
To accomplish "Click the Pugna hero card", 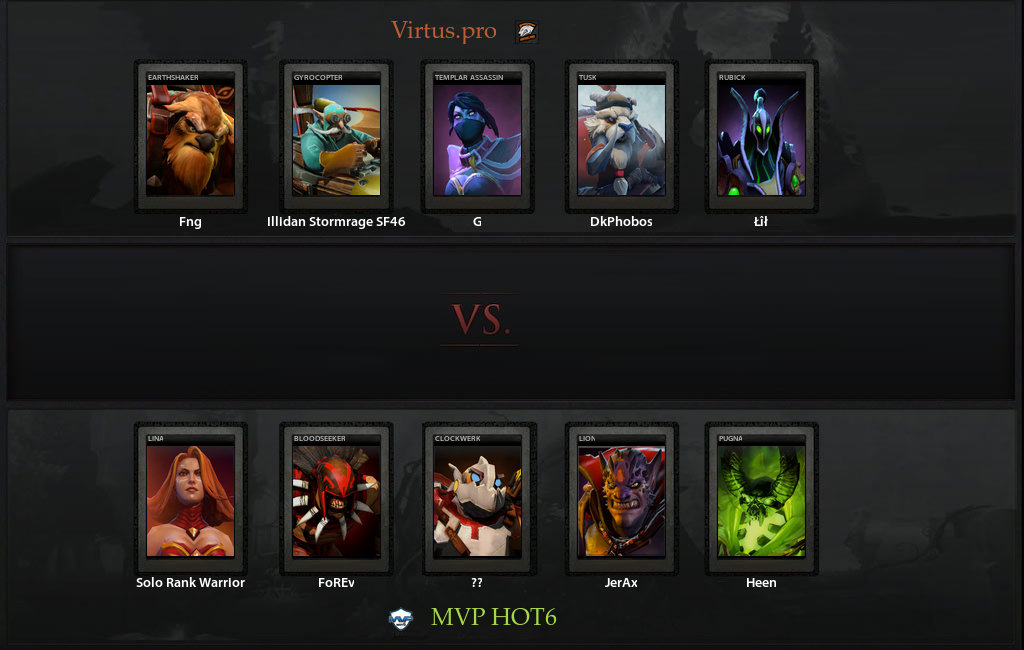I will point(761,500).
